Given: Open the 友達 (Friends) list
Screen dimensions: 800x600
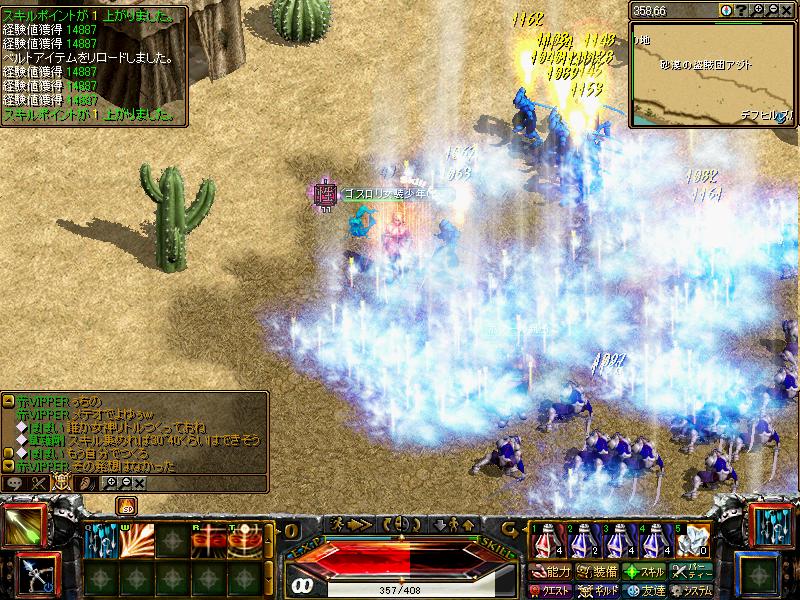Looking at the screenshot, I should 644,590.
